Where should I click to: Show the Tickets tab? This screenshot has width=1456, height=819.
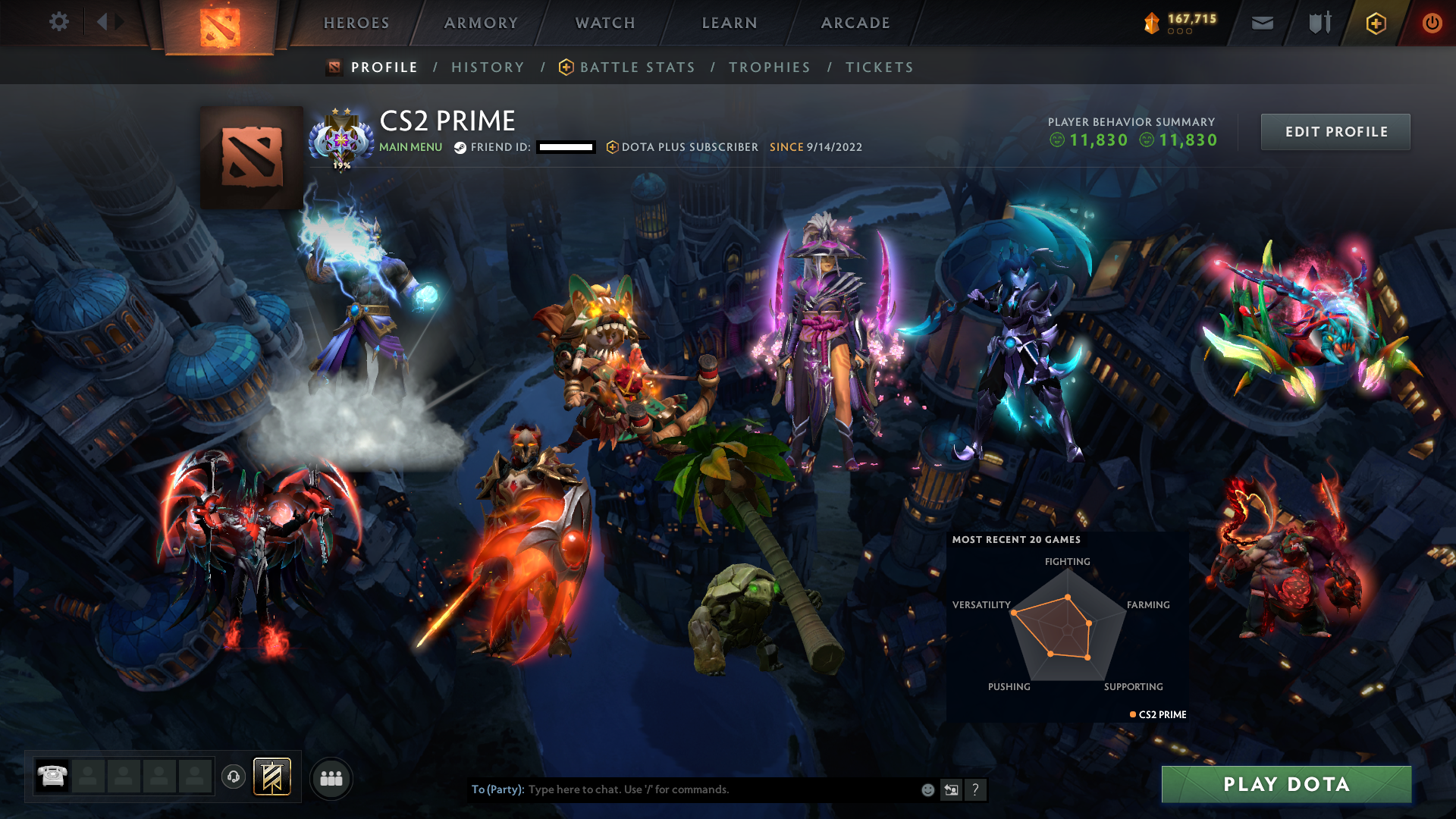(880, 67)
